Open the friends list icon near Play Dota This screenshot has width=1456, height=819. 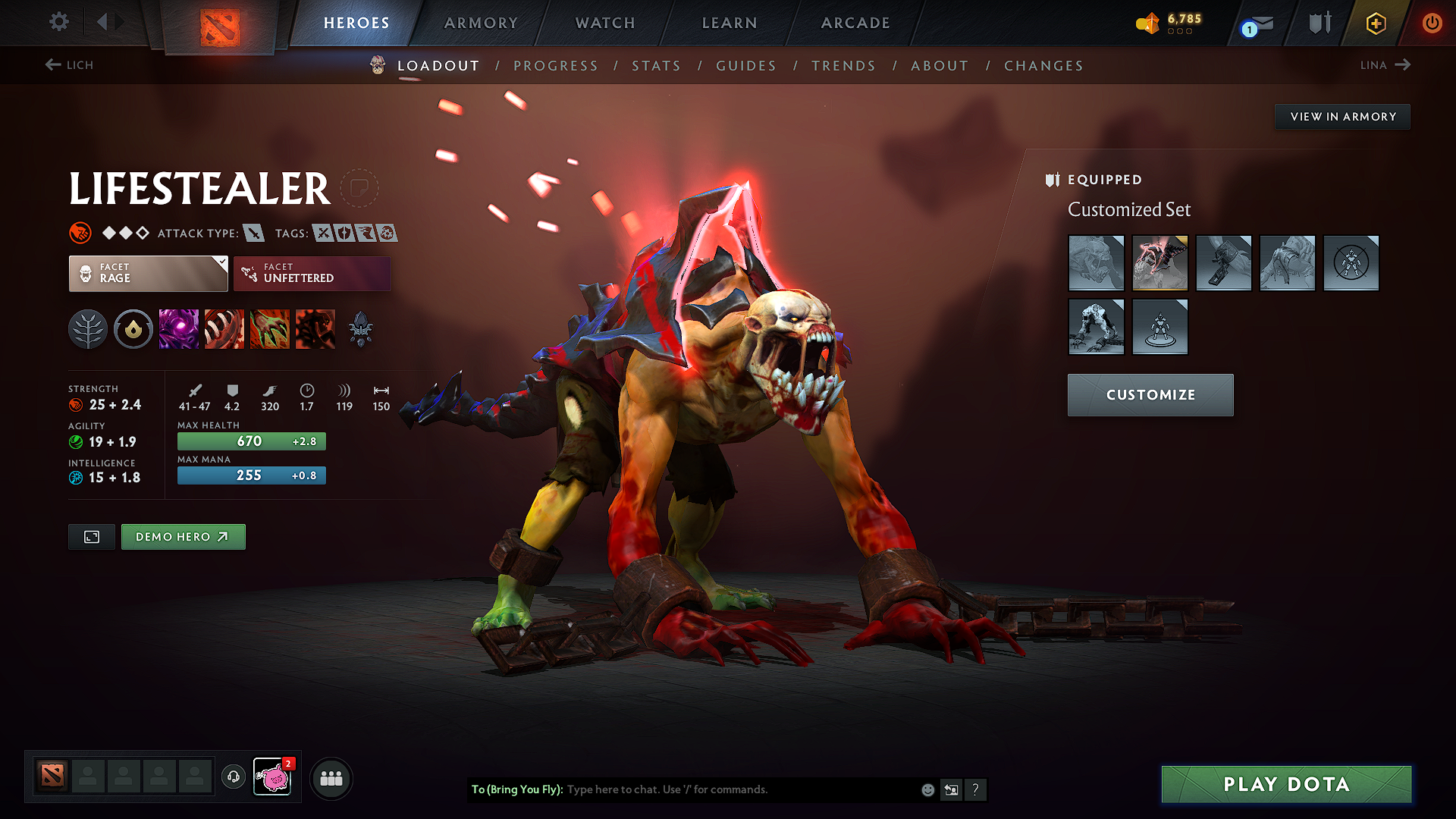point(331,777)
